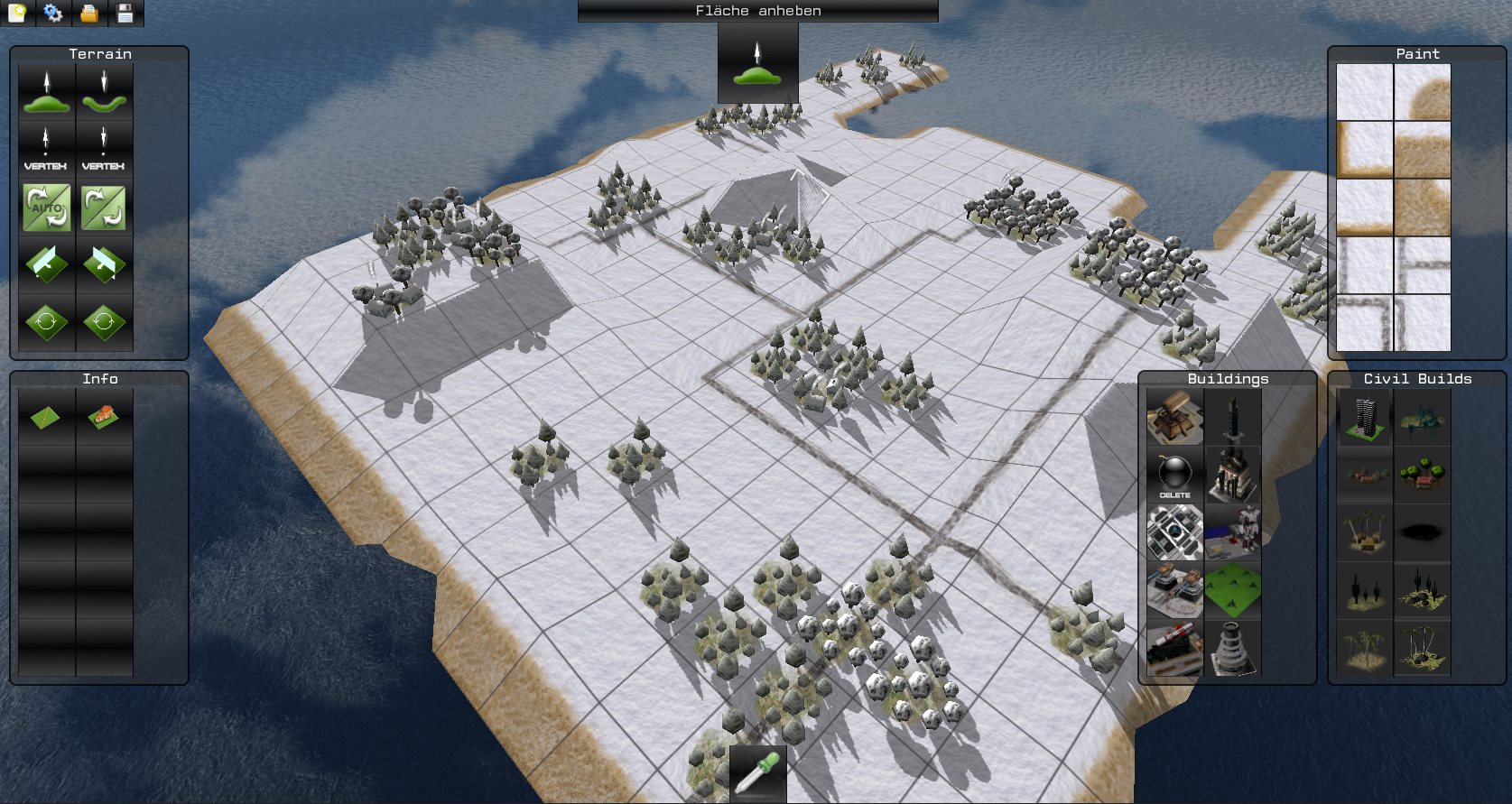
Task: Pick the T-junction road paint tile
Action: [1422, 265]
